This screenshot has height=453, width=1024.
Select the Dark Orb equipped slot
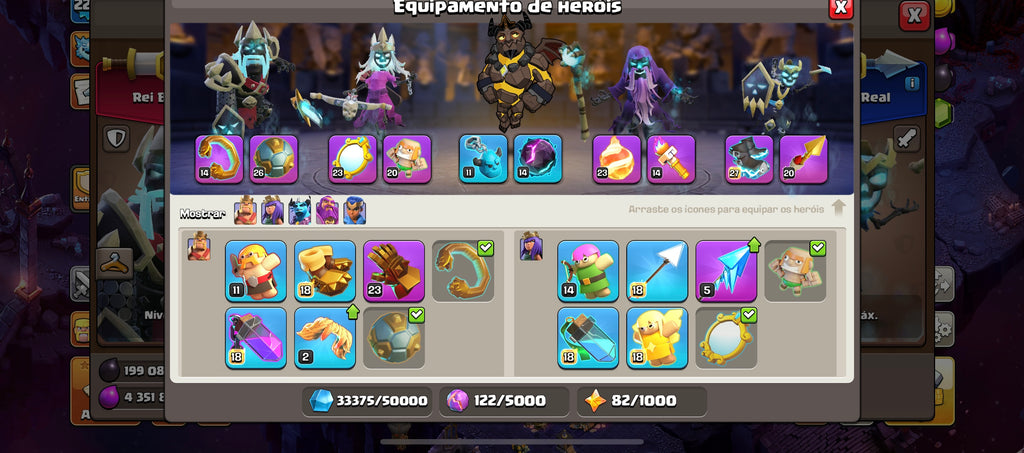(538, 159)
